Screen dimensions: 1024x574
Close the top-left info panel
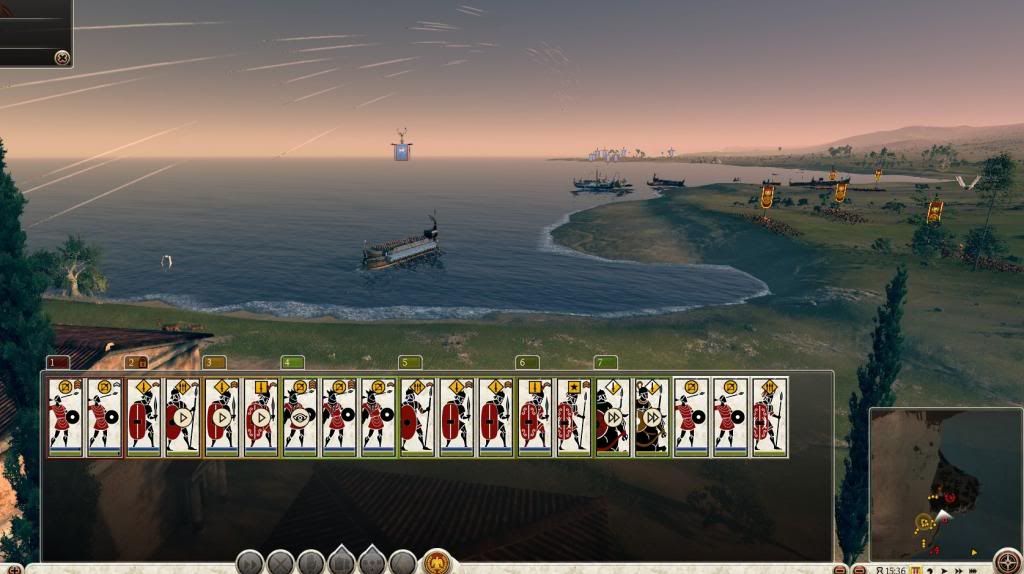pyautogui.click(x=62, y=58)
